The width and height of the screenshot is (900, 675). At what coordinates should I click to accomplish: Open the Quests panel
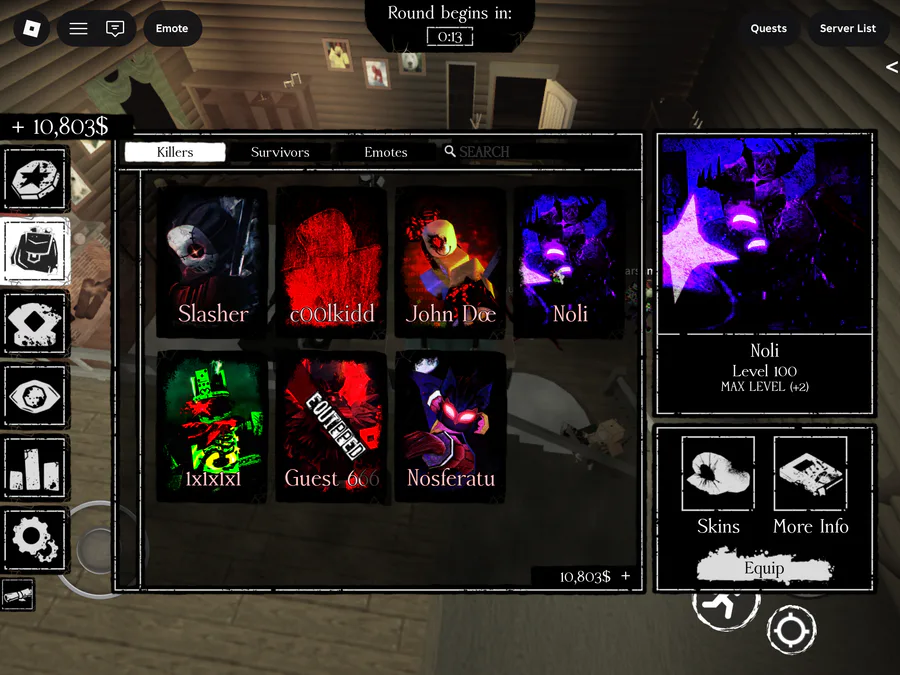pos(769,28)
